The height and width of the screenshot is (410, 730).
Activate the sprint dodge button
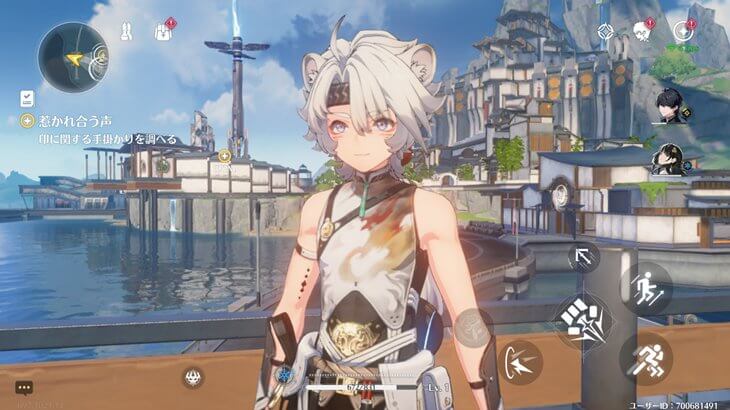pos(645,357)
